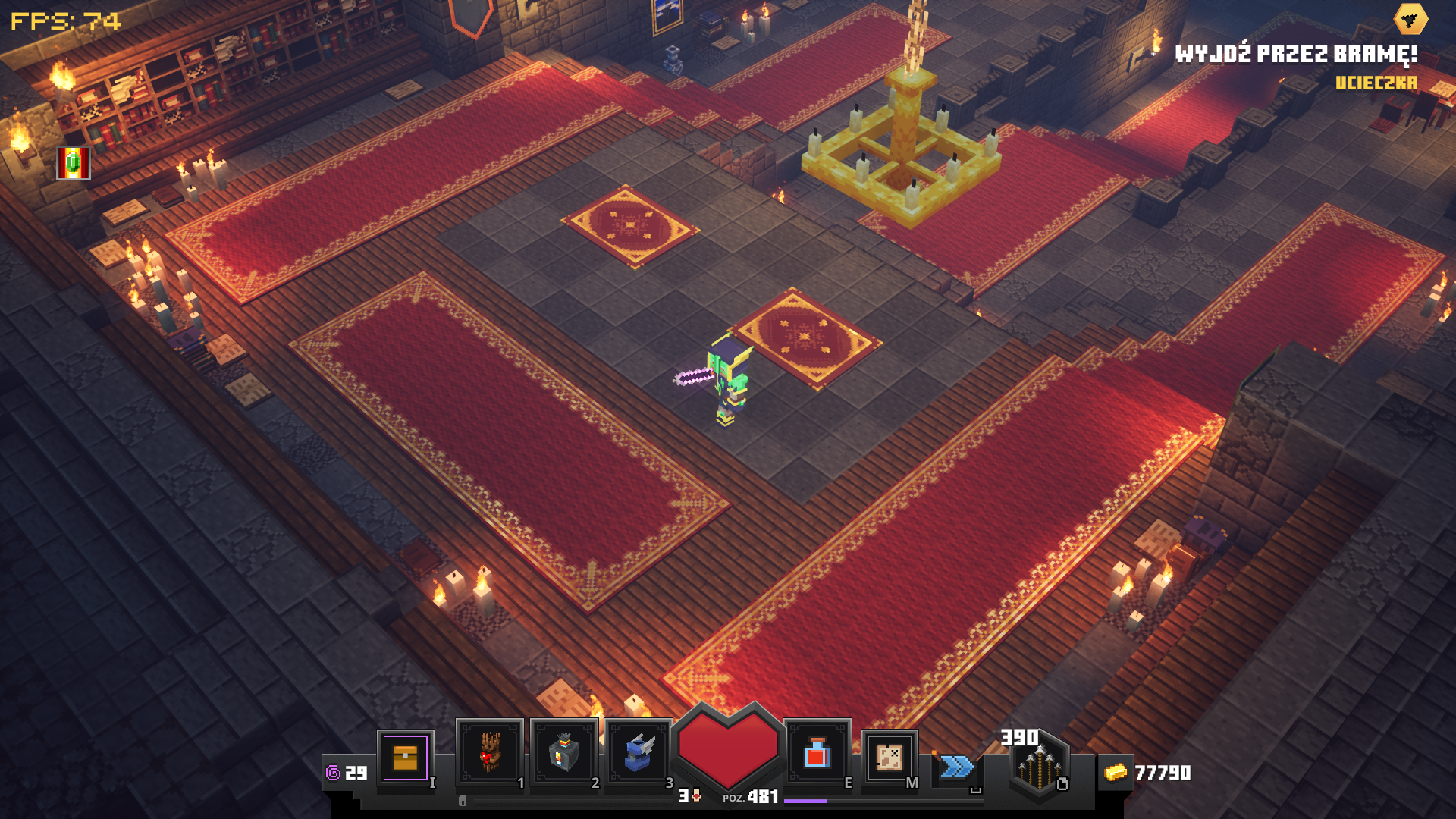Open the parchment map slot
This screenshot has width=1456, height=819.
[x=889, y=757]
